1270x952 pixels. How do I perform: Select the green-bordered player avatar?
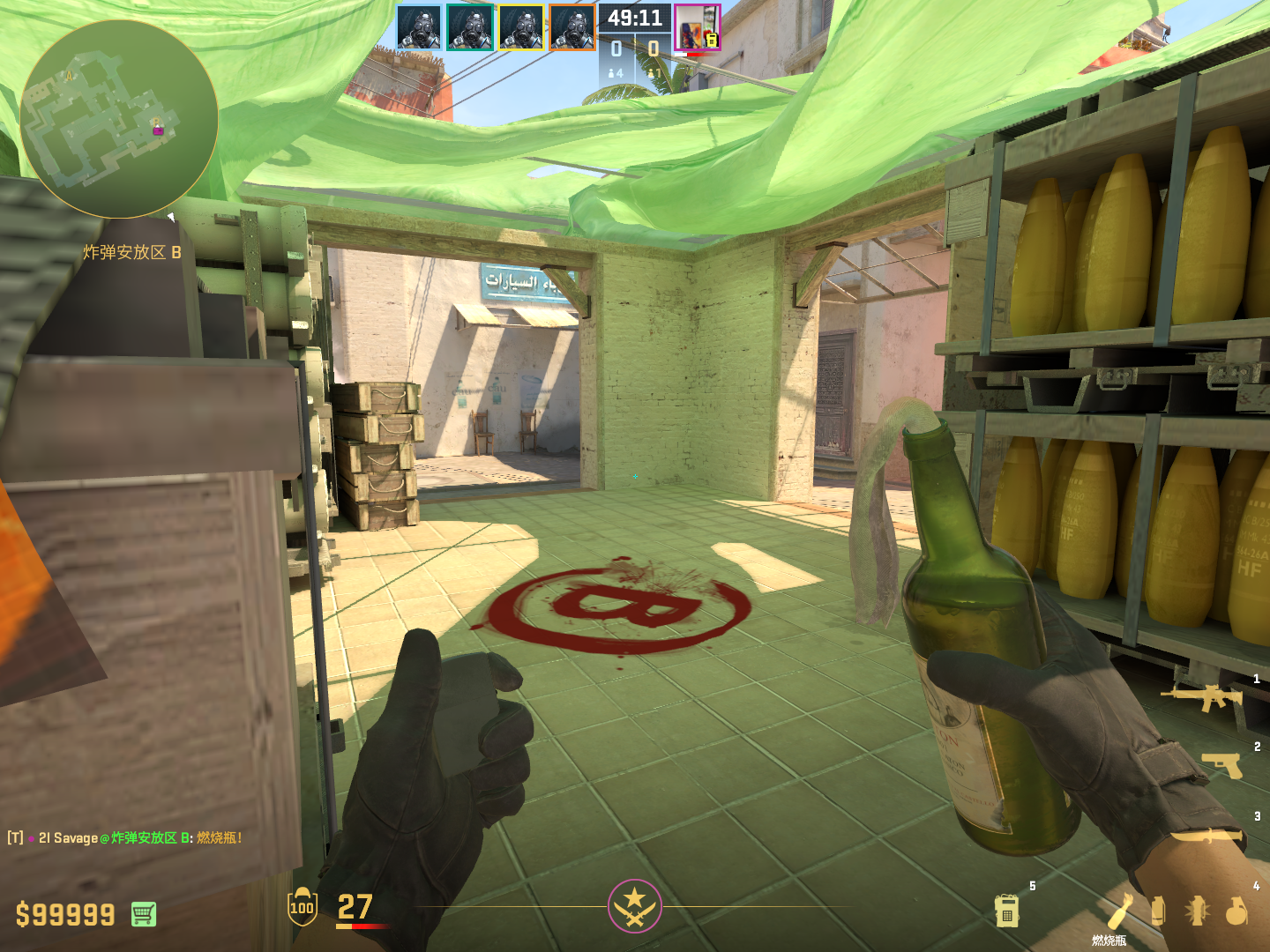[x=469, y=27]
